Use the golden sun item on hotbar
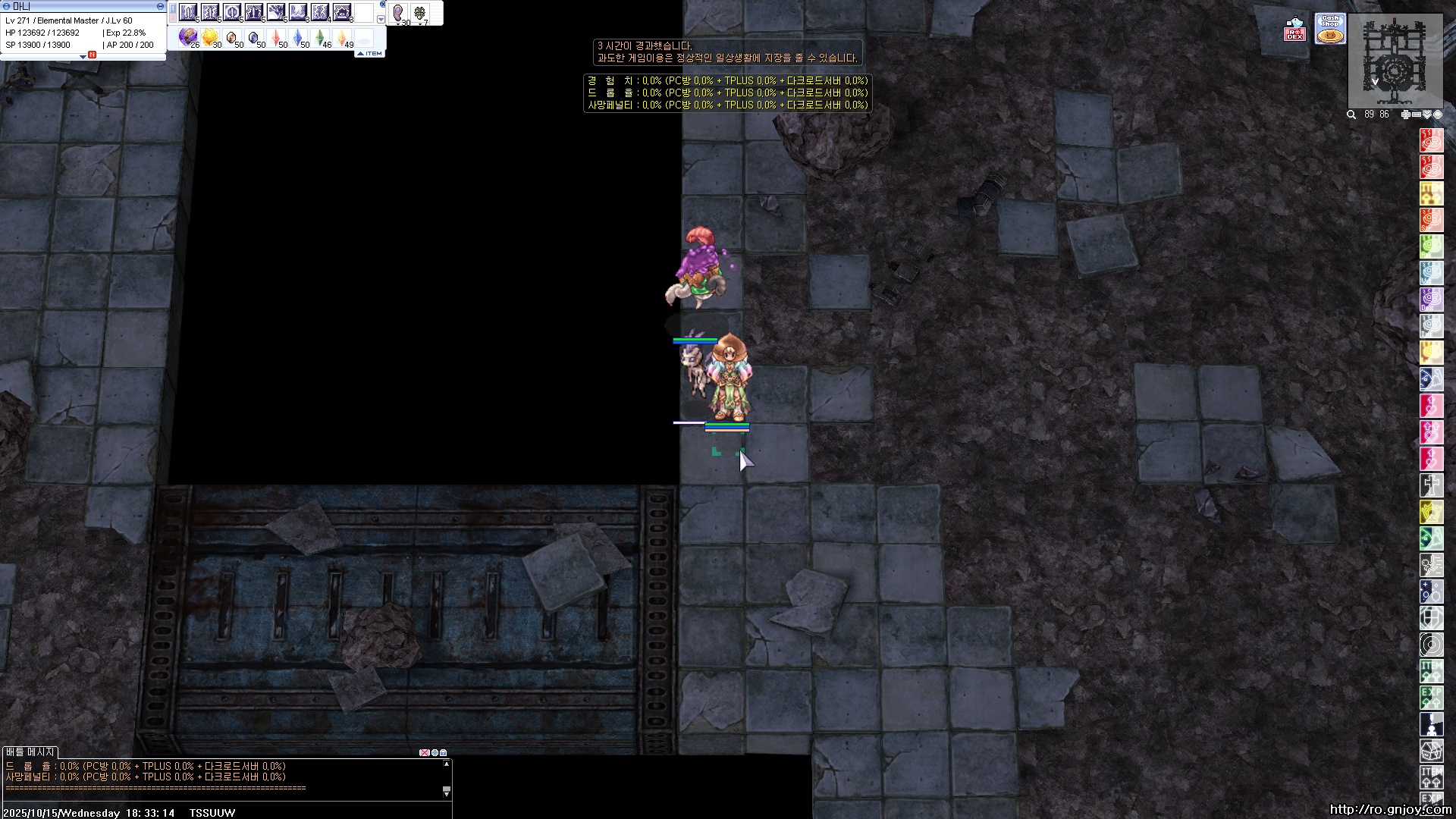The image size is (1456, 819). pos(210,36)
